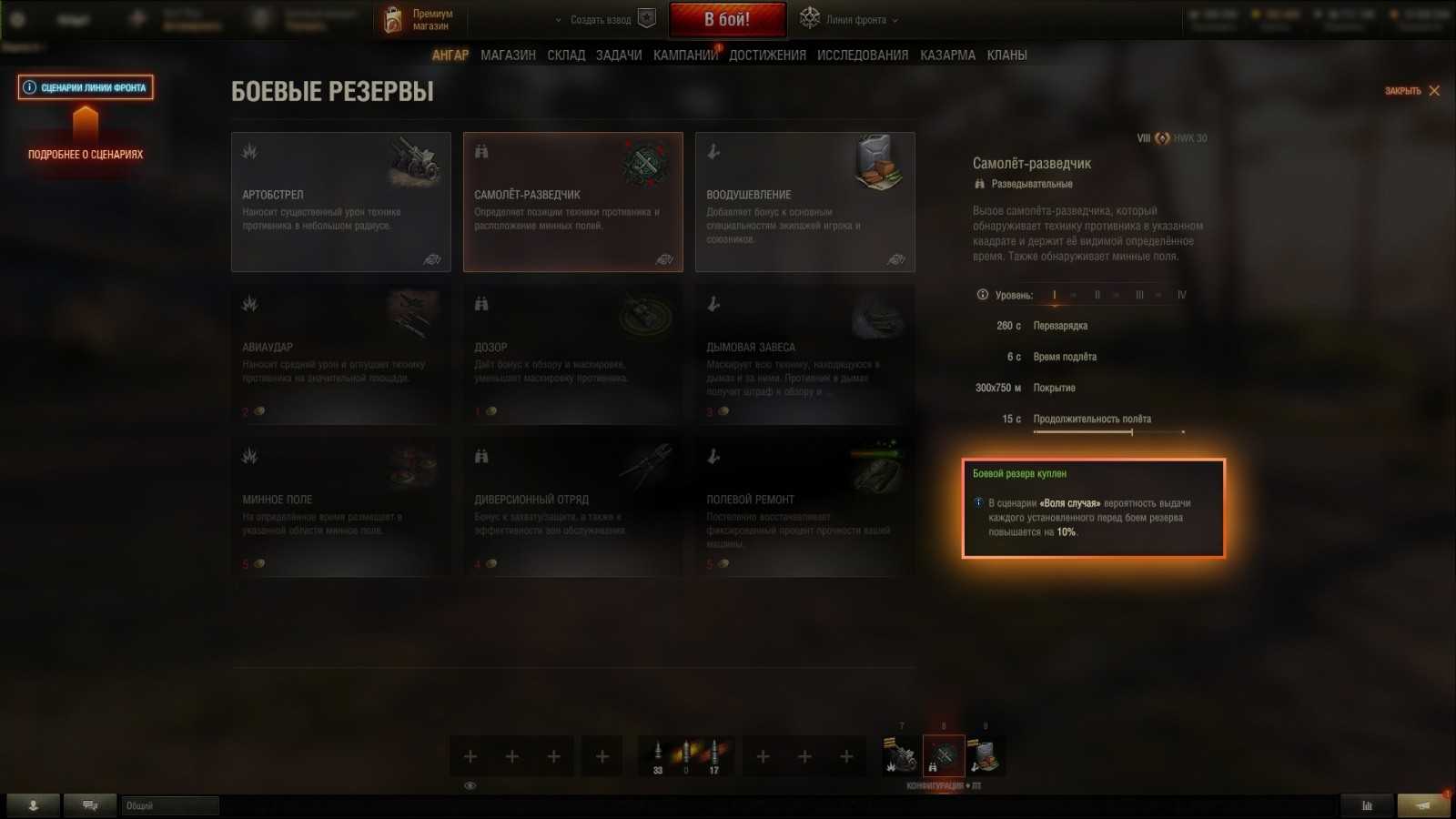Open the ДОСТИЖЕНИЯ tab
The height and width of the screenshot is (819, 1456).
(x=765, y=55)
